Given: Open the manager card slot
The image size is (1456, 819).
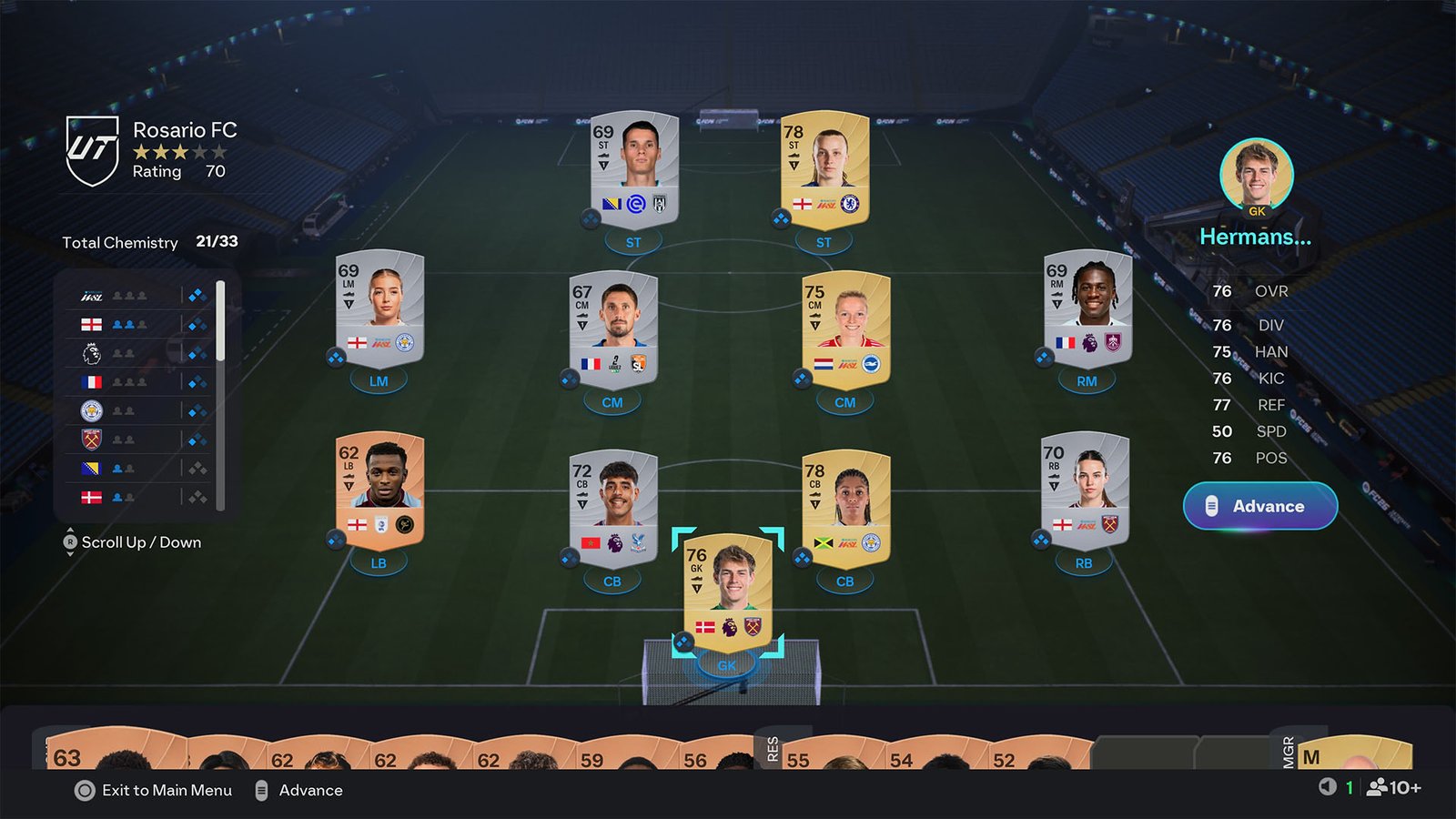Looking at the screenshot, I should pyautogui.click(x=1354, y=753).
